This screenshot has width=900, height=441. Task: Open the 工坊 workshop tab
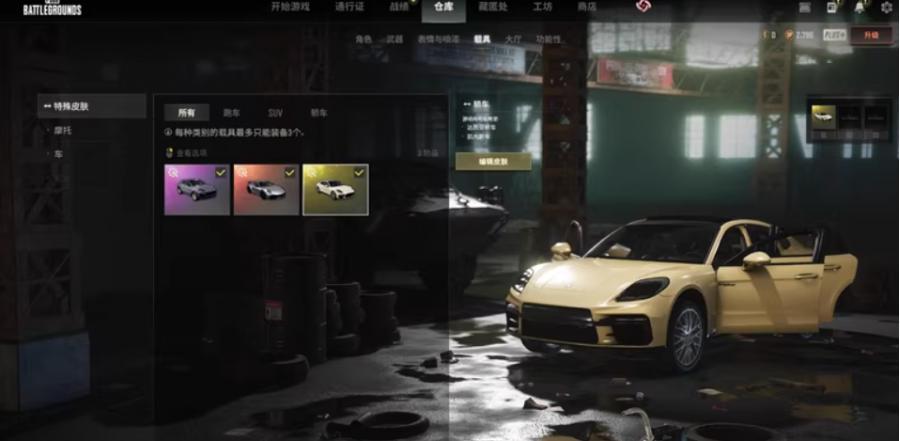click(543, 7)
